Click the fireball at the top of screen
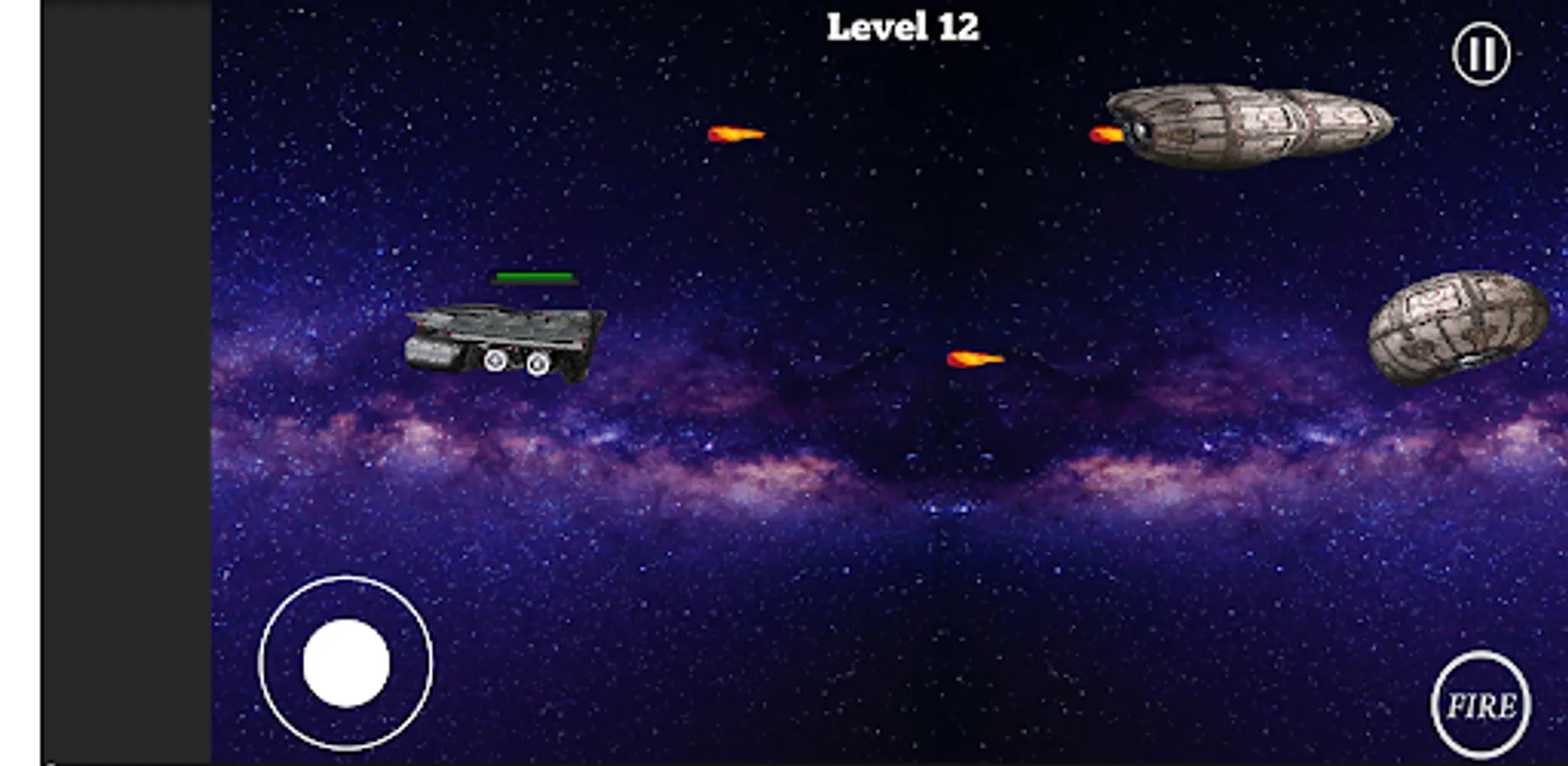Screen dimensions: 1568x766 (x=737, y=134)
